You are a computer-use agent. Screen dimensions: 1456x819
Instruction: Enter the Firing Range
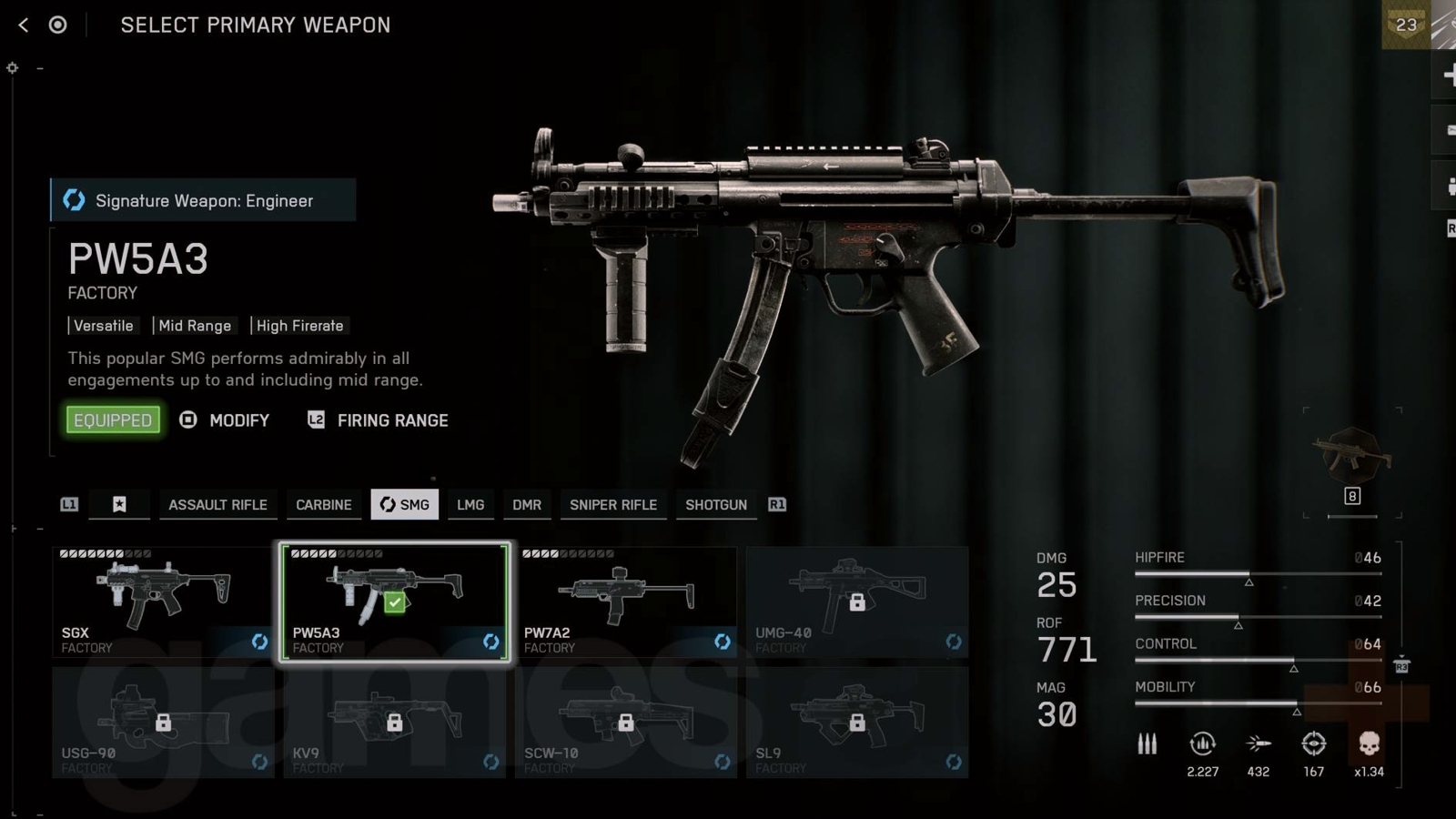click(379, 420)
